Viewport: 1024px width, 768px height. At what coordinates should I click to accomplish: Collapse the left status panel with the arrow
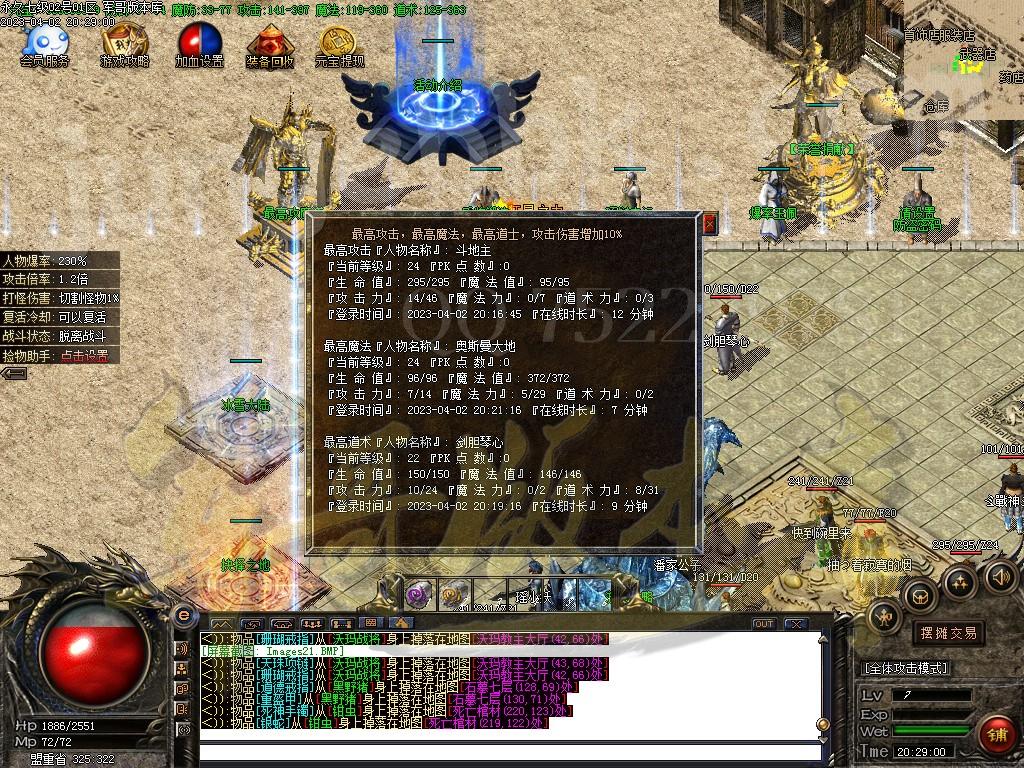tap(14, 373)
